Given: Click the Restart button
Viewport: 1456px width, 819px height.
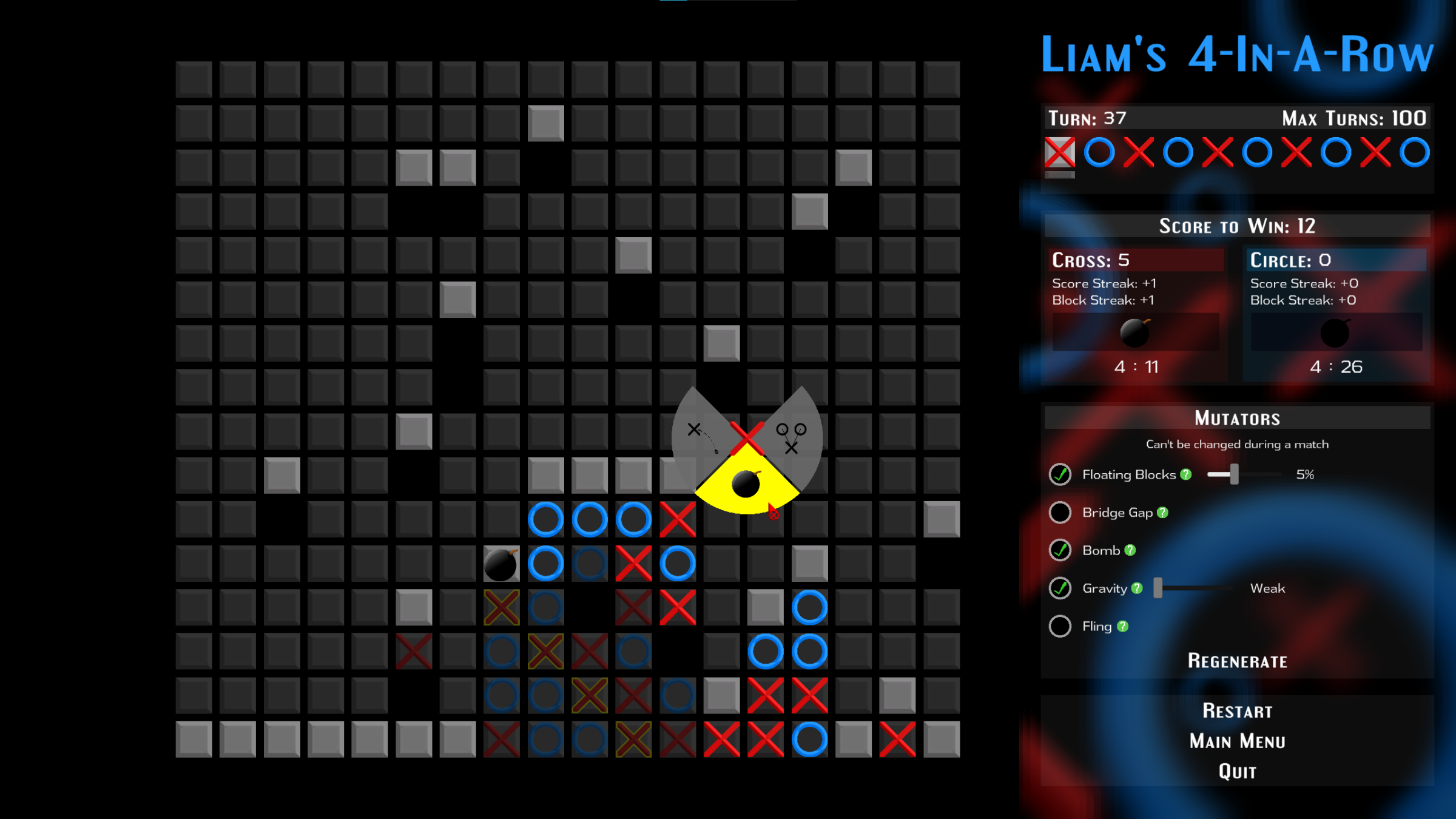Looking at the screenshot, I should click(1238, 710).
